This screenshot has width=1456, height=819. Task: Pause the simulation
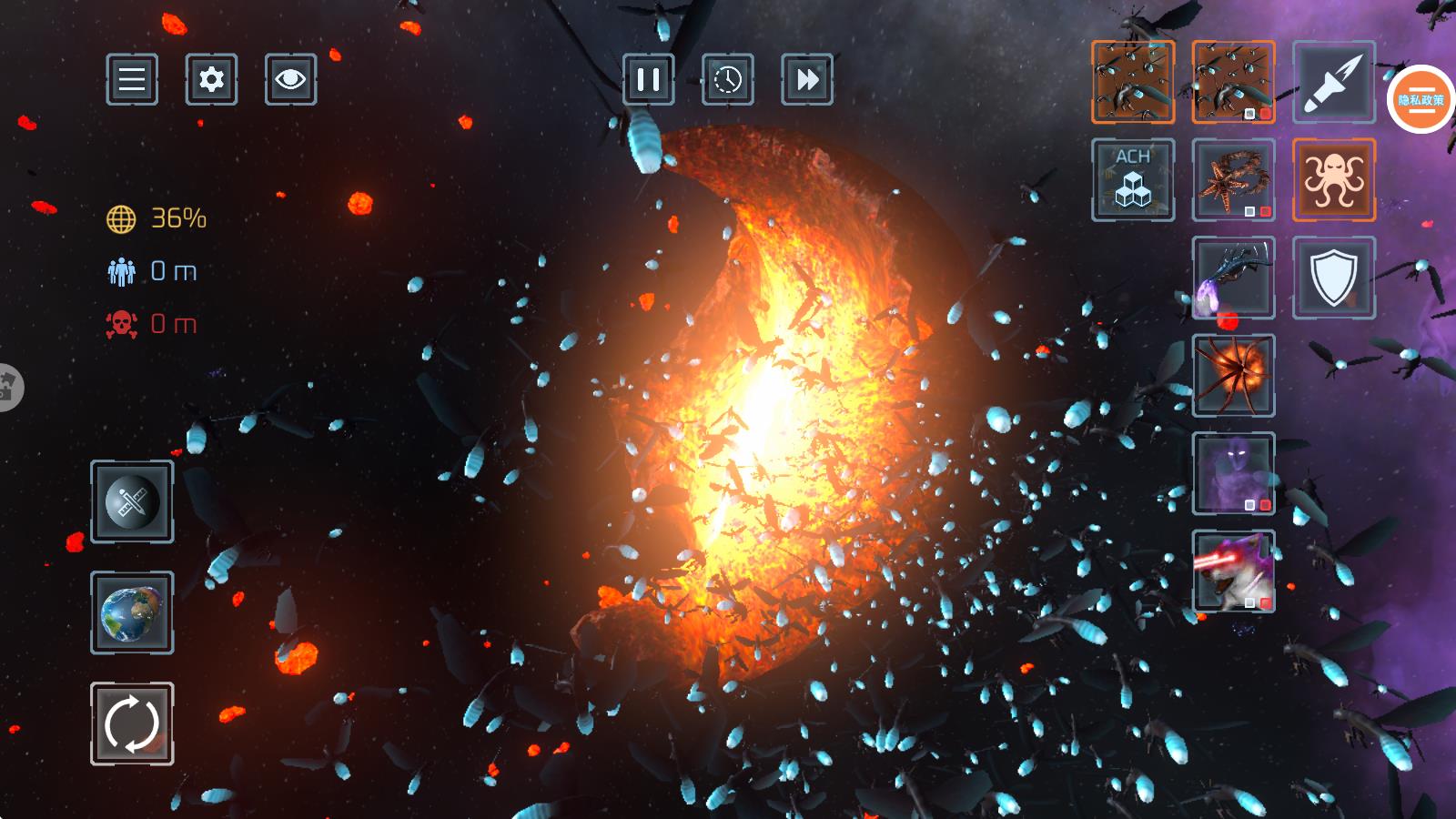coord(649,79)
